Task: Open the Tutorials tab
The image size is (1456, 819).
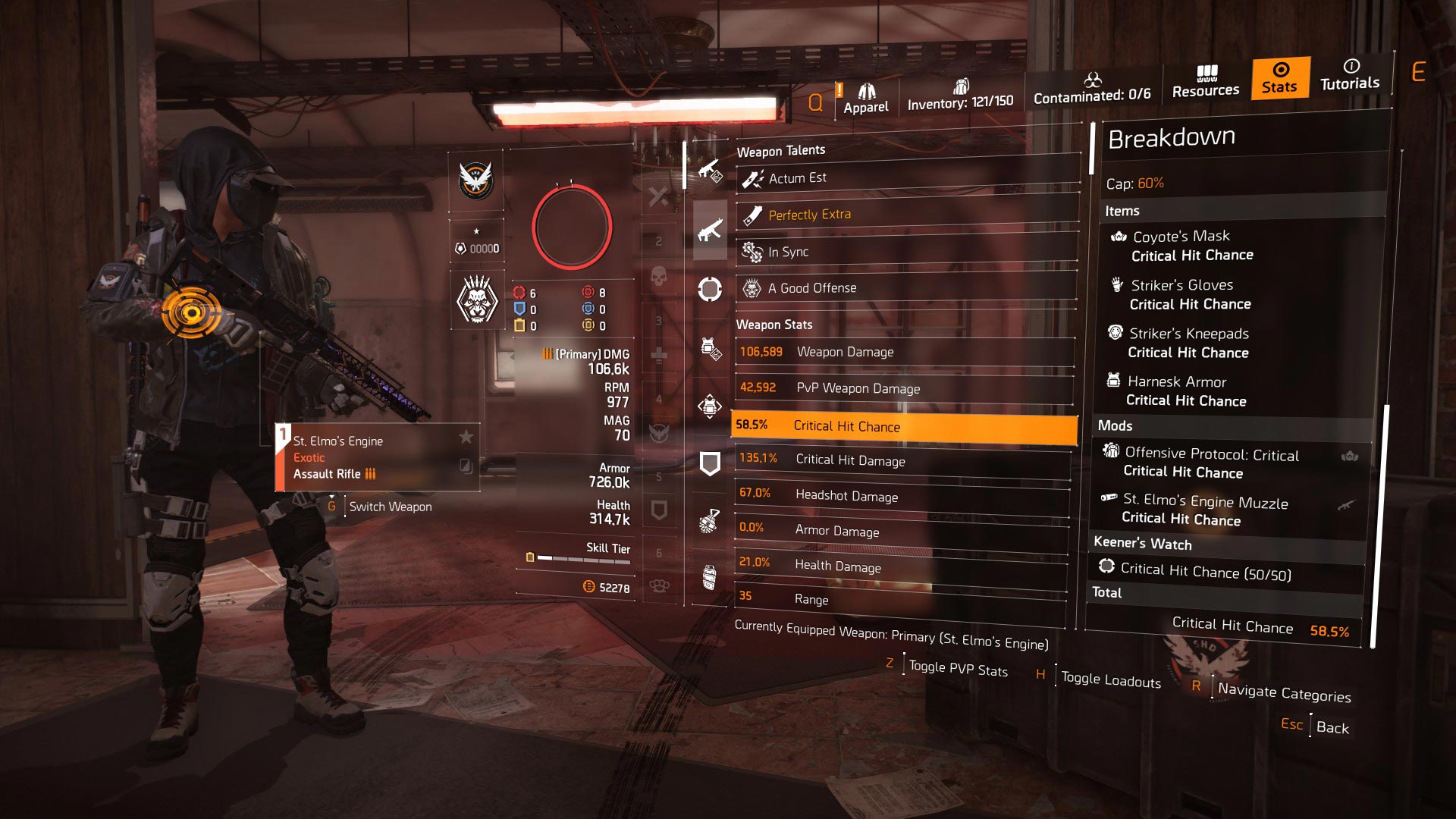Action: 1350,75
